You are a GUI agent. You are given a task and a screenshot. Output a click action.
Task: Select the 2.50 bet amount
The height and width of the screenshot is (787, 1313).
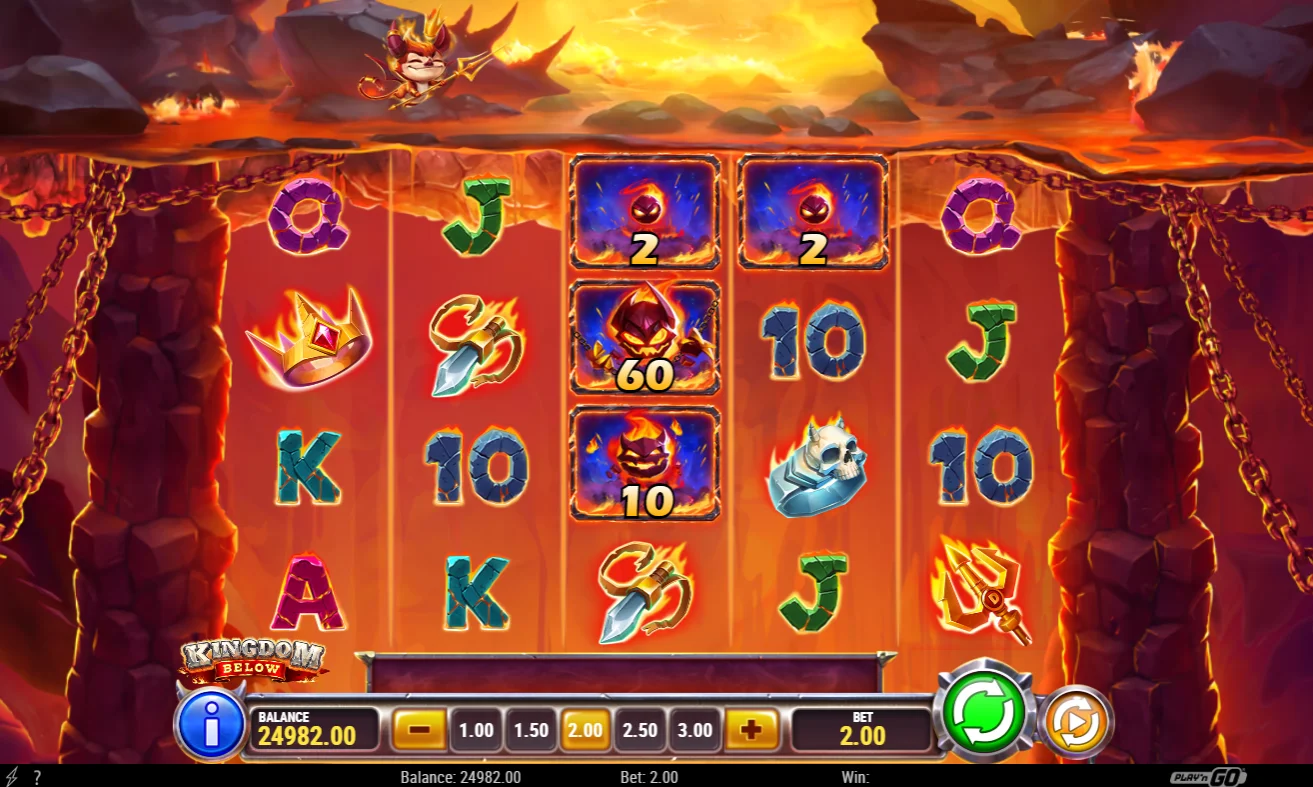coord(640,729)
